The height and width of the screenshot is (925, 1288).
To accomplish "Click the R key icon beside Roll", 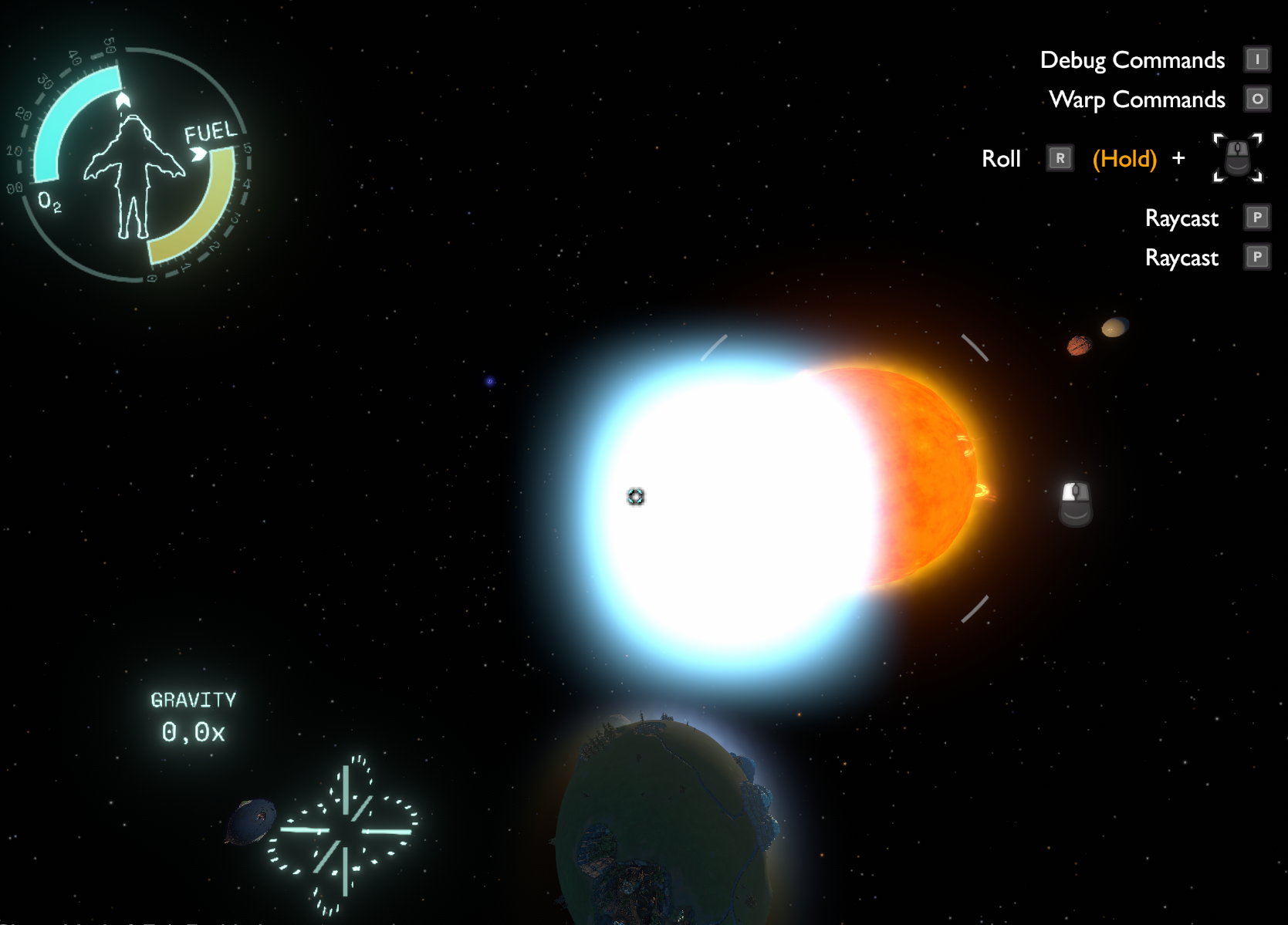I will point(1060,157).
